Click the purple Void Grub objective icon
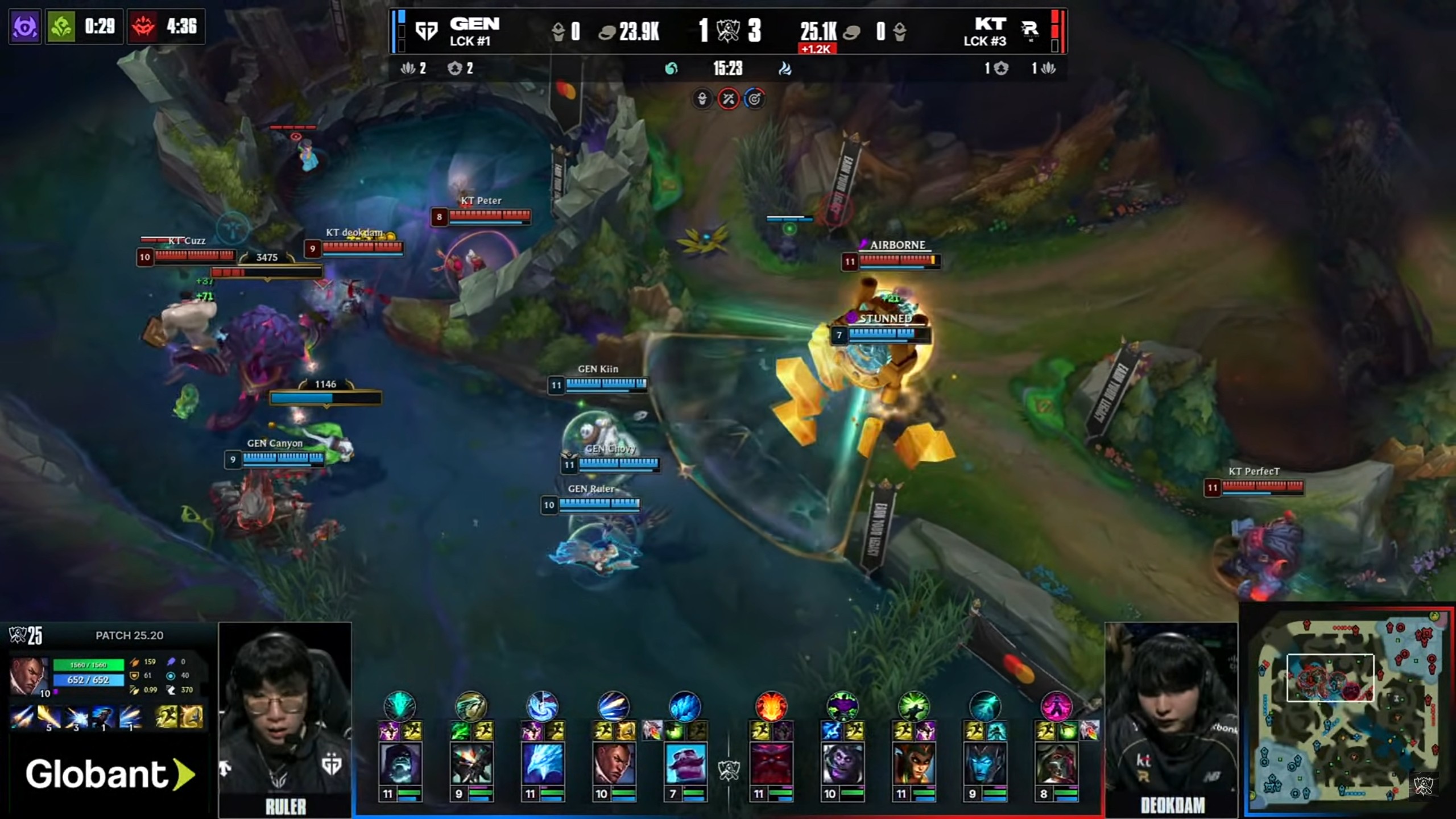This screenshot has height=819, width=1456. (25, 26)
